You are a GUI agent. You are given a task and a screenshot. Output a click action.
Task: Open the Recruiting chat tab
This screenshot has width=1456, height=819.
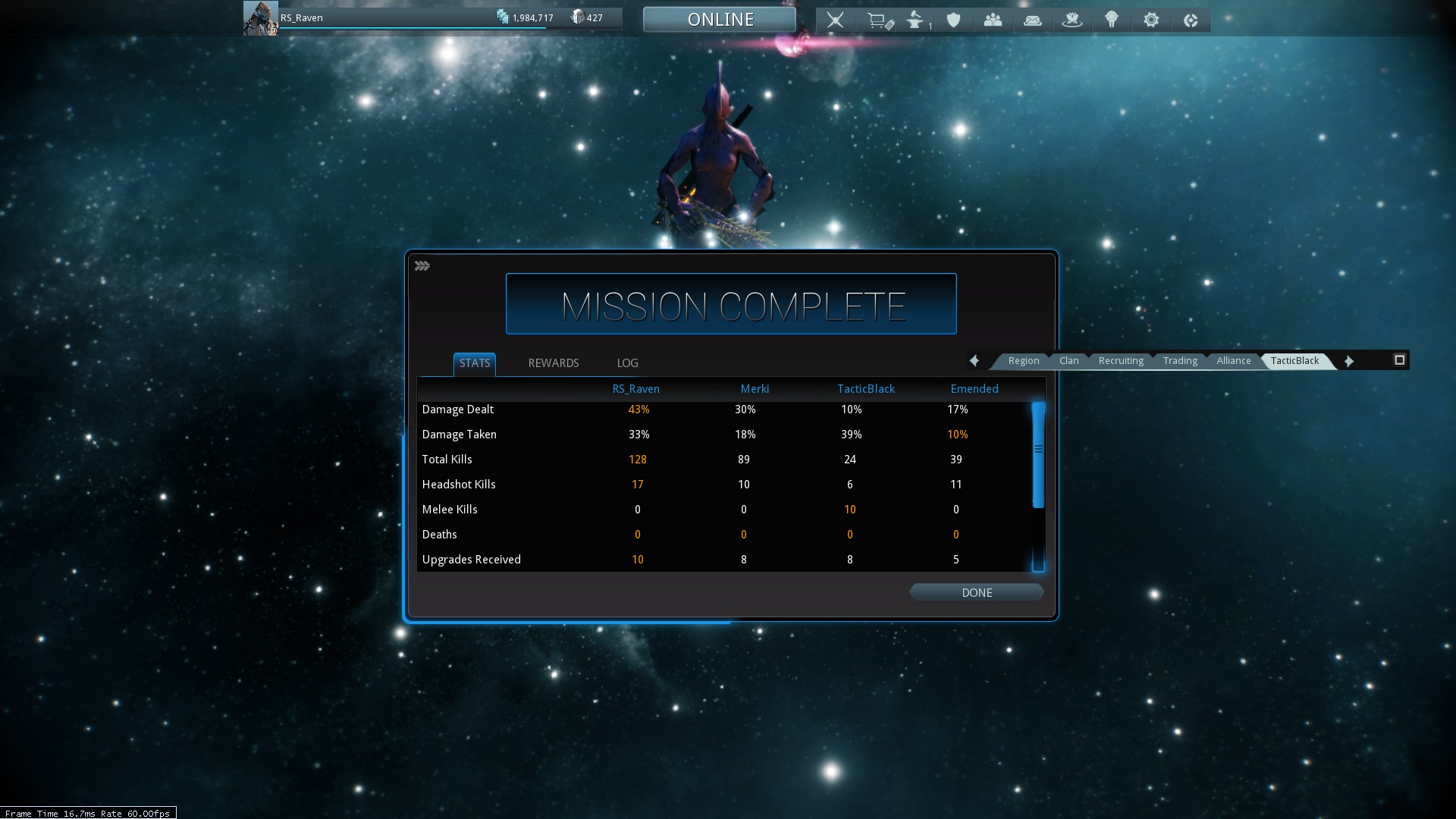click(x=1120, y=361)
